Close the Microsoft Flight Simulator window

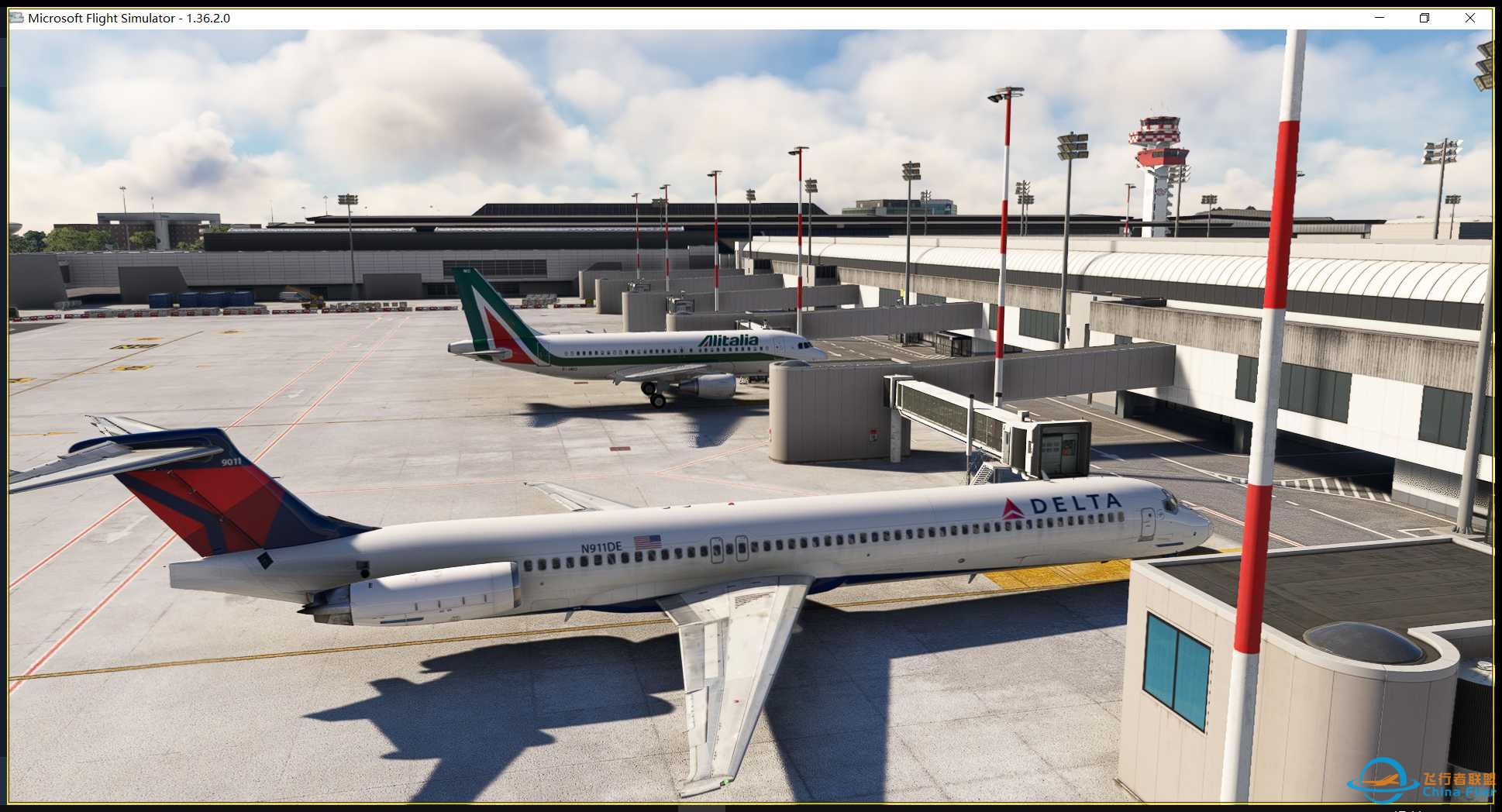click(x=1469, y=18)
